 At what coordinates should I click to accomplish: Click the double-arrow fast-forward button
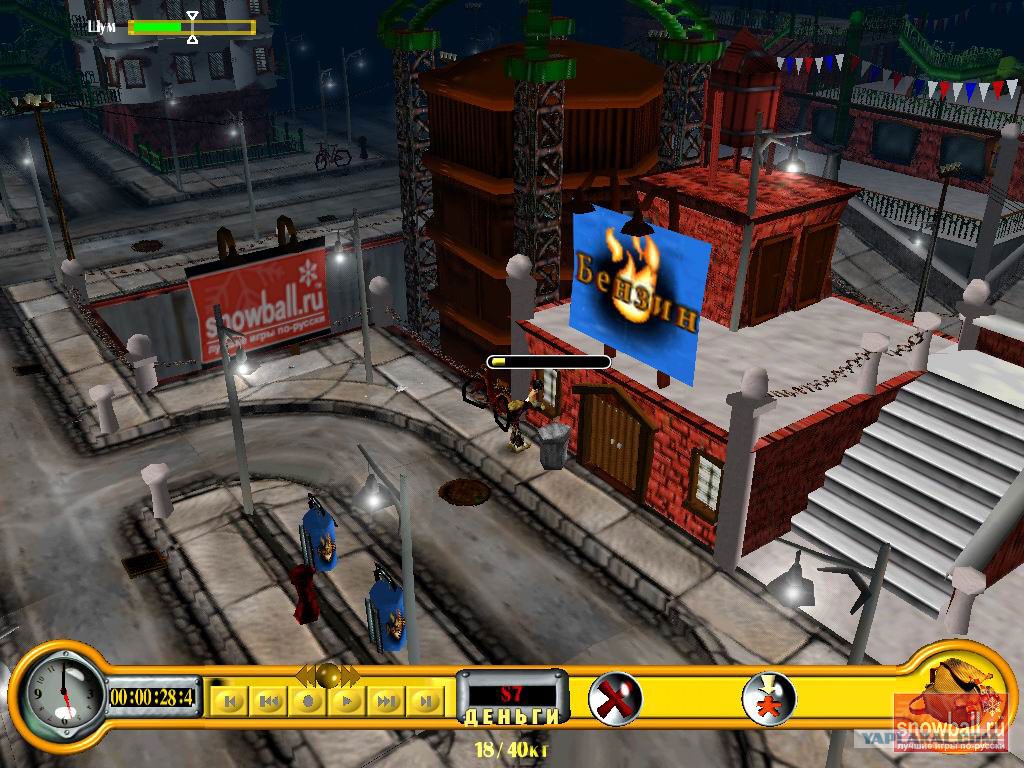coord(386,701)
